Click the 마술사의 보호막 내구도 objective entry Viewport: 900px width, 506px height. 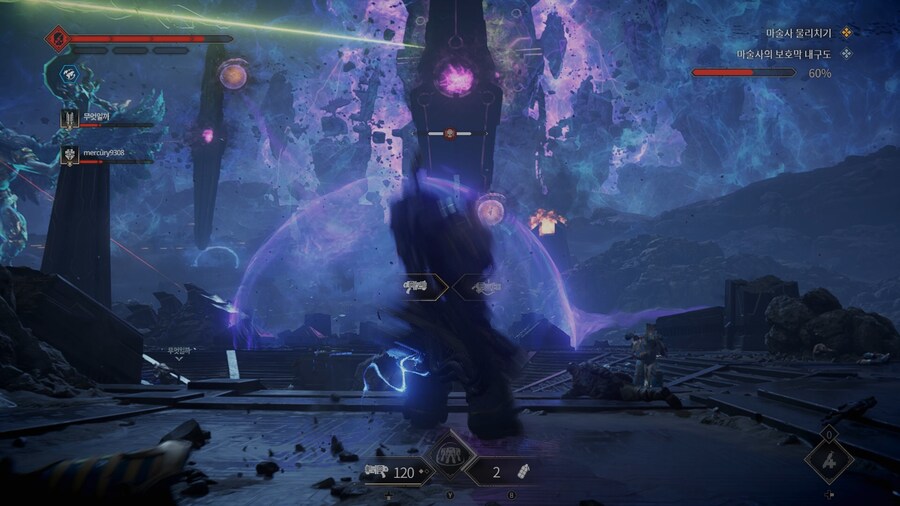coord(786,54)
